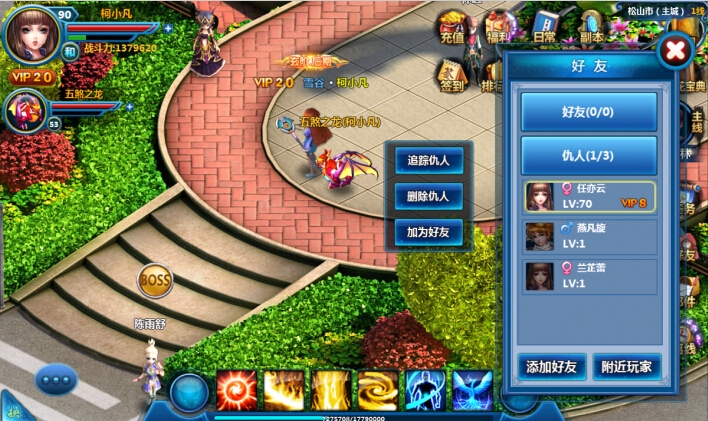Choose 加为好友 to add as friend
The width and height of the screenshot is (708, 421).
(428, 233)
